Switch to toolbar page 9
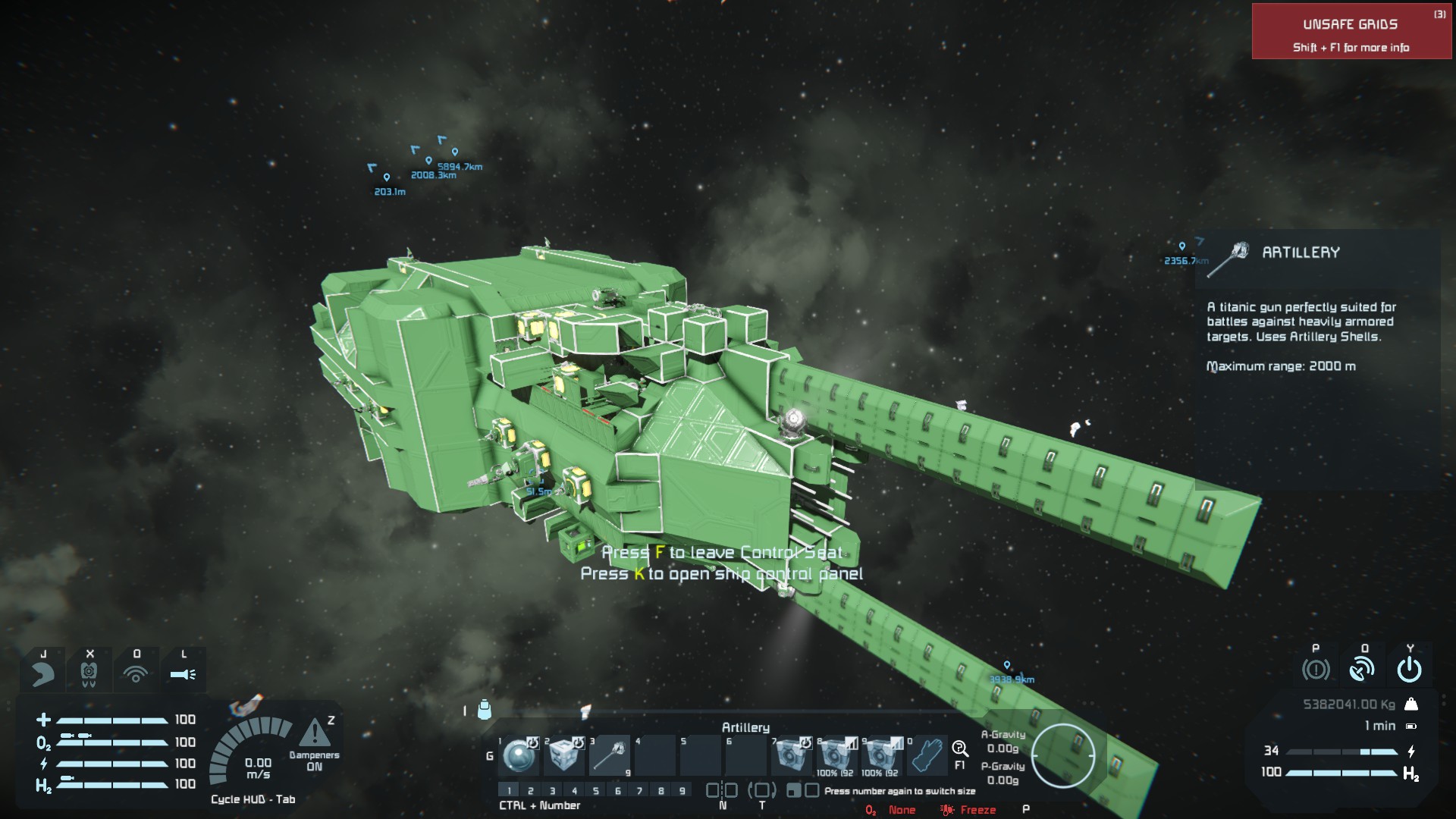The image size is (1456, 819). tap(682, 791)
